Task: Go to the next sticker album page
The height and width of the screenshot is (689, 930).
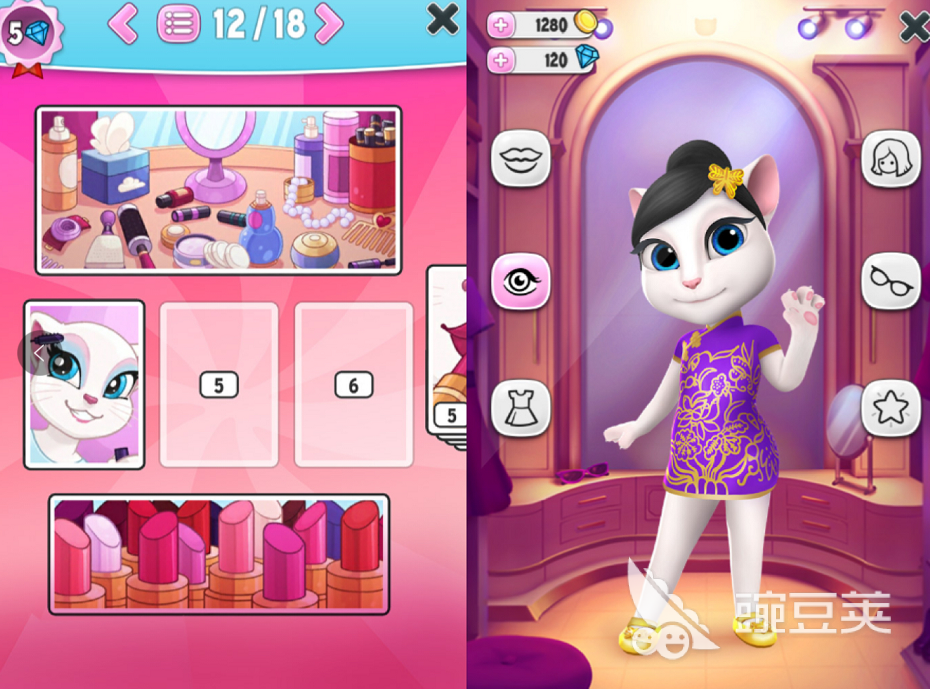Action: click(328, 24)
